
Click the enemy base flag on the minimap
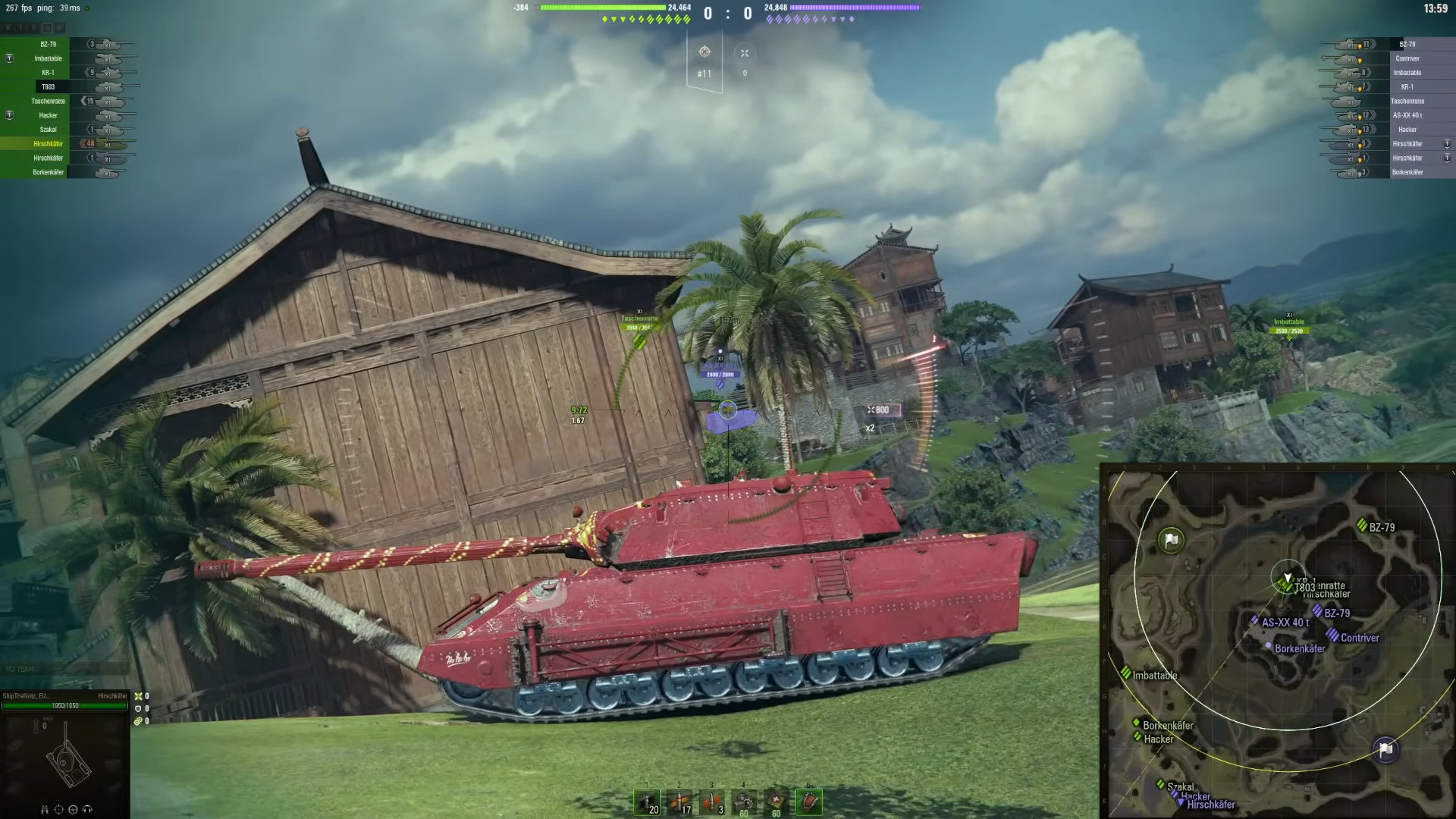click(x=1386, y=750)
